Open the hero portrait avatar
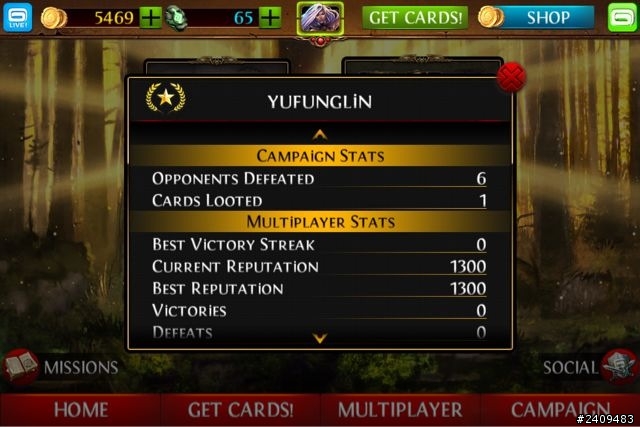640x427 pixels. coord(321,17)
